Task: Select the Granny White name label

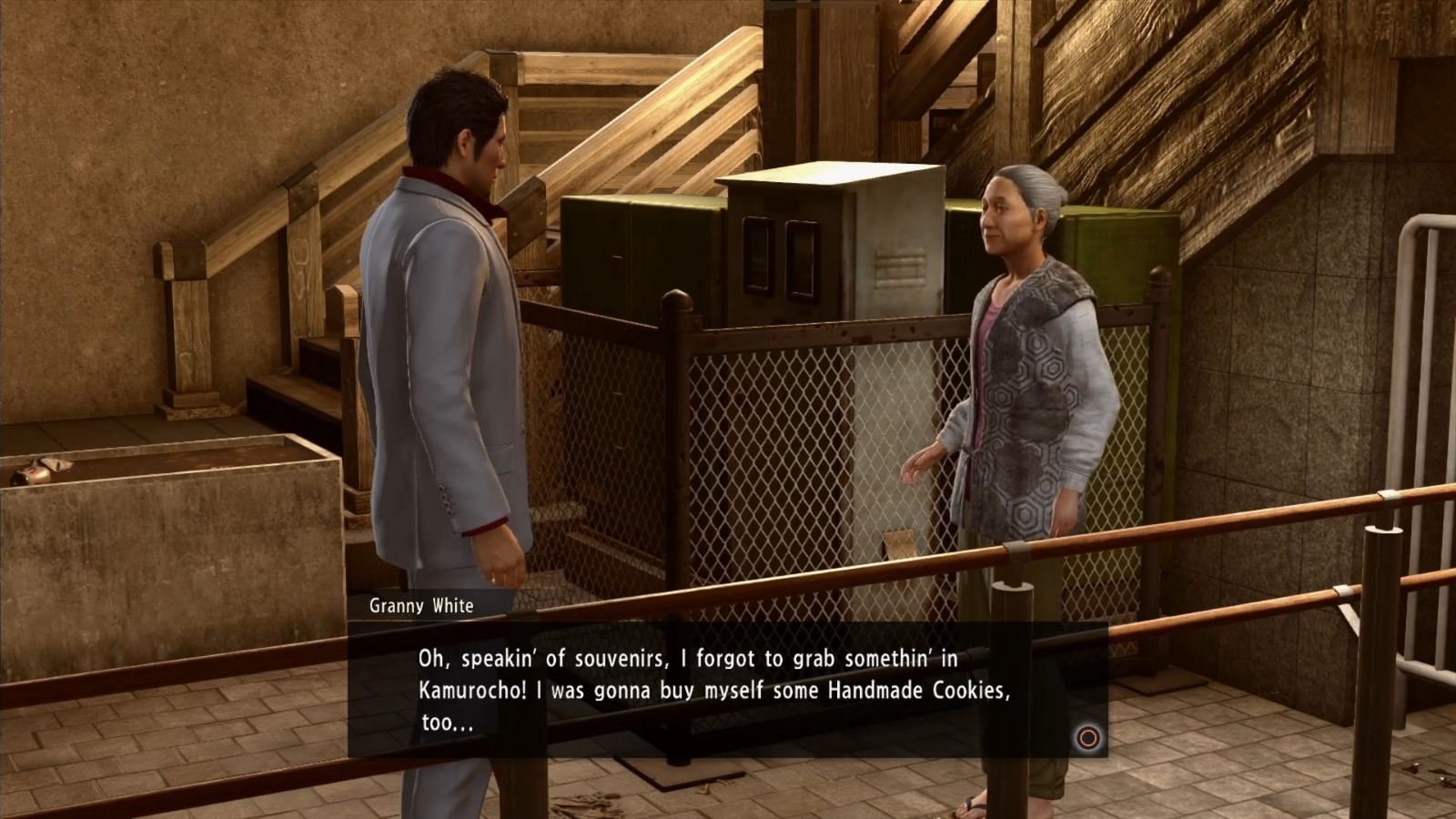Action: (421, 605)
